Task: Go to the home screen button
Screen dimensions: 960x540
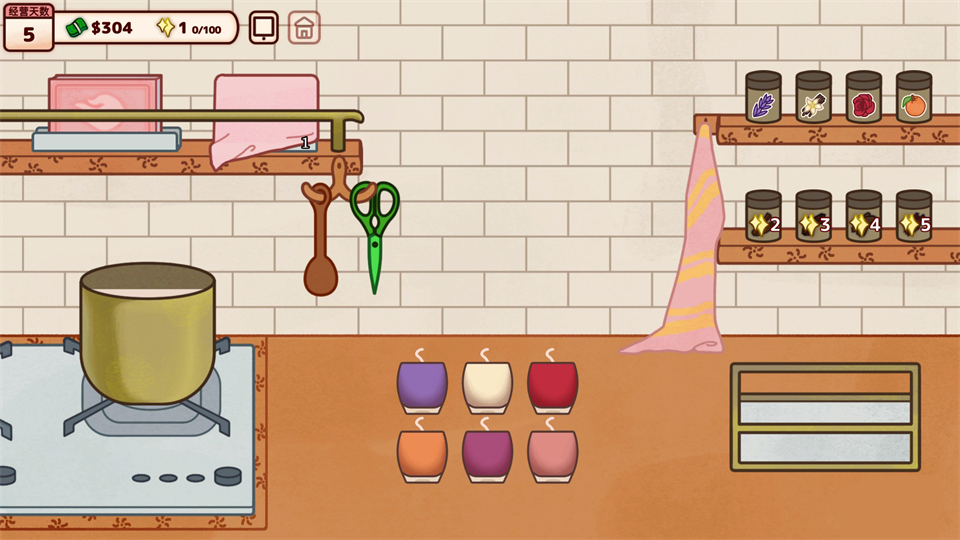Action: point(305,27)
